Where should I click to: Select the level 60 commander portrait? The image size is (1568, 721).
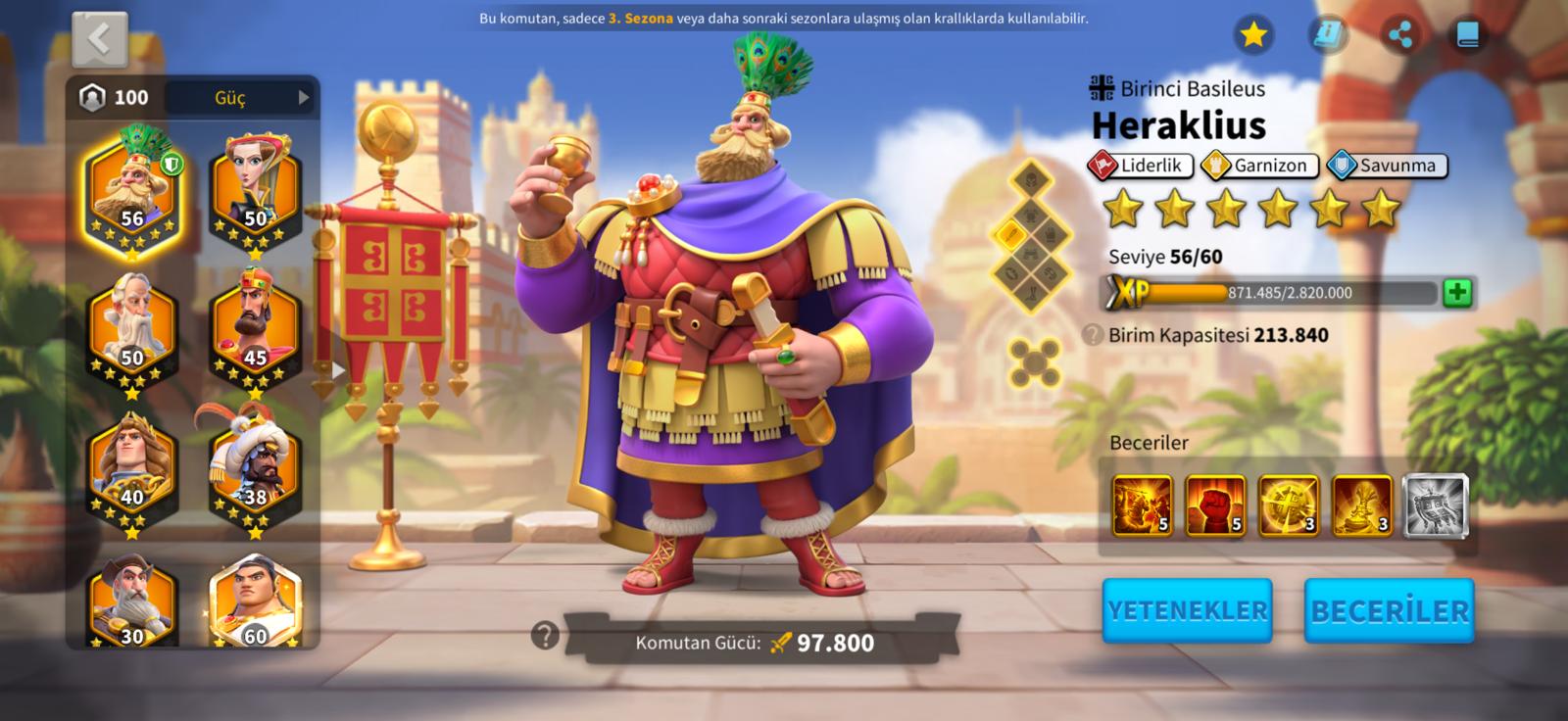255,602
